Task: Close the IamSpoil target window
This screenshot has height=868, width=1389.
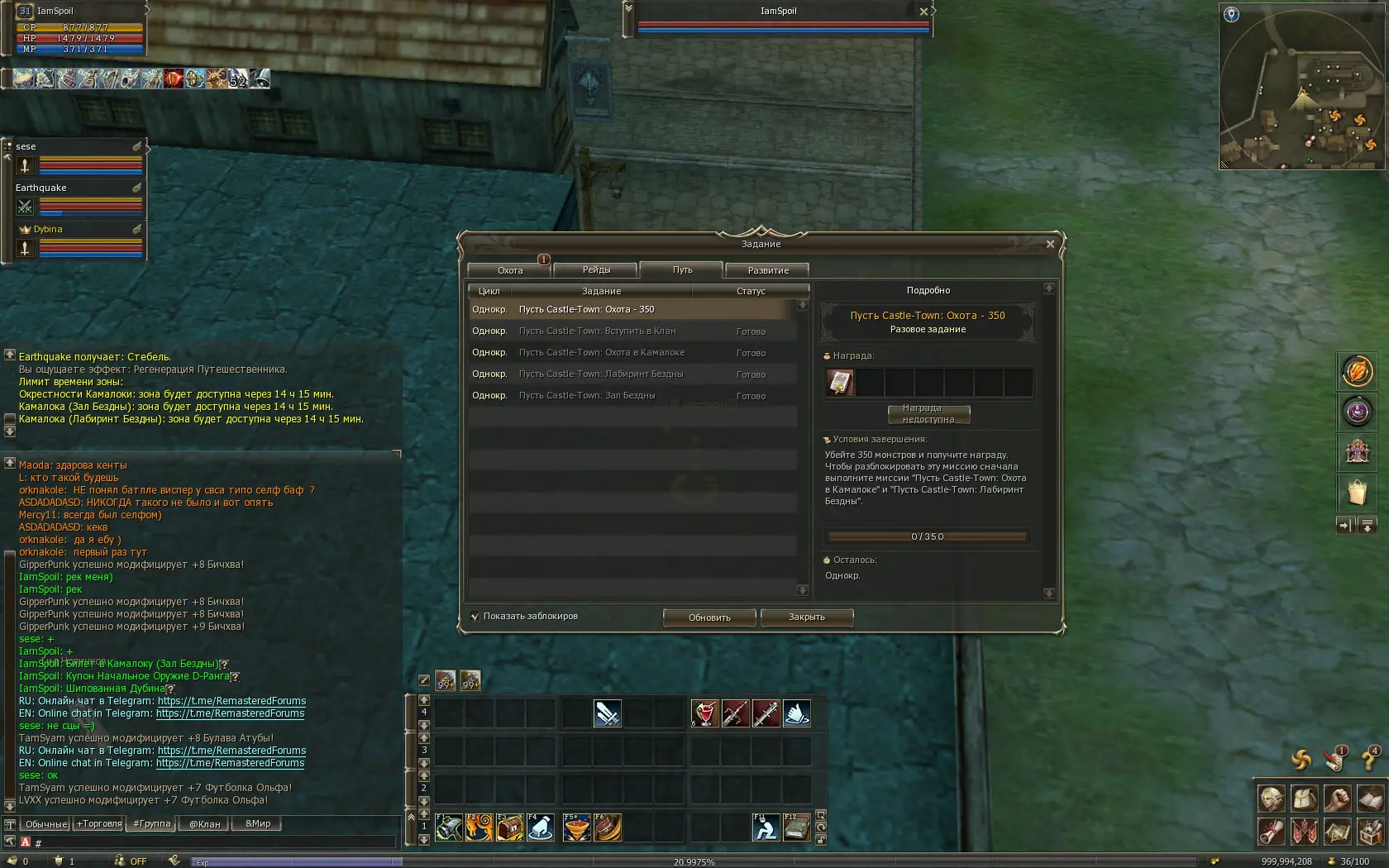Action: click(924, 12)
